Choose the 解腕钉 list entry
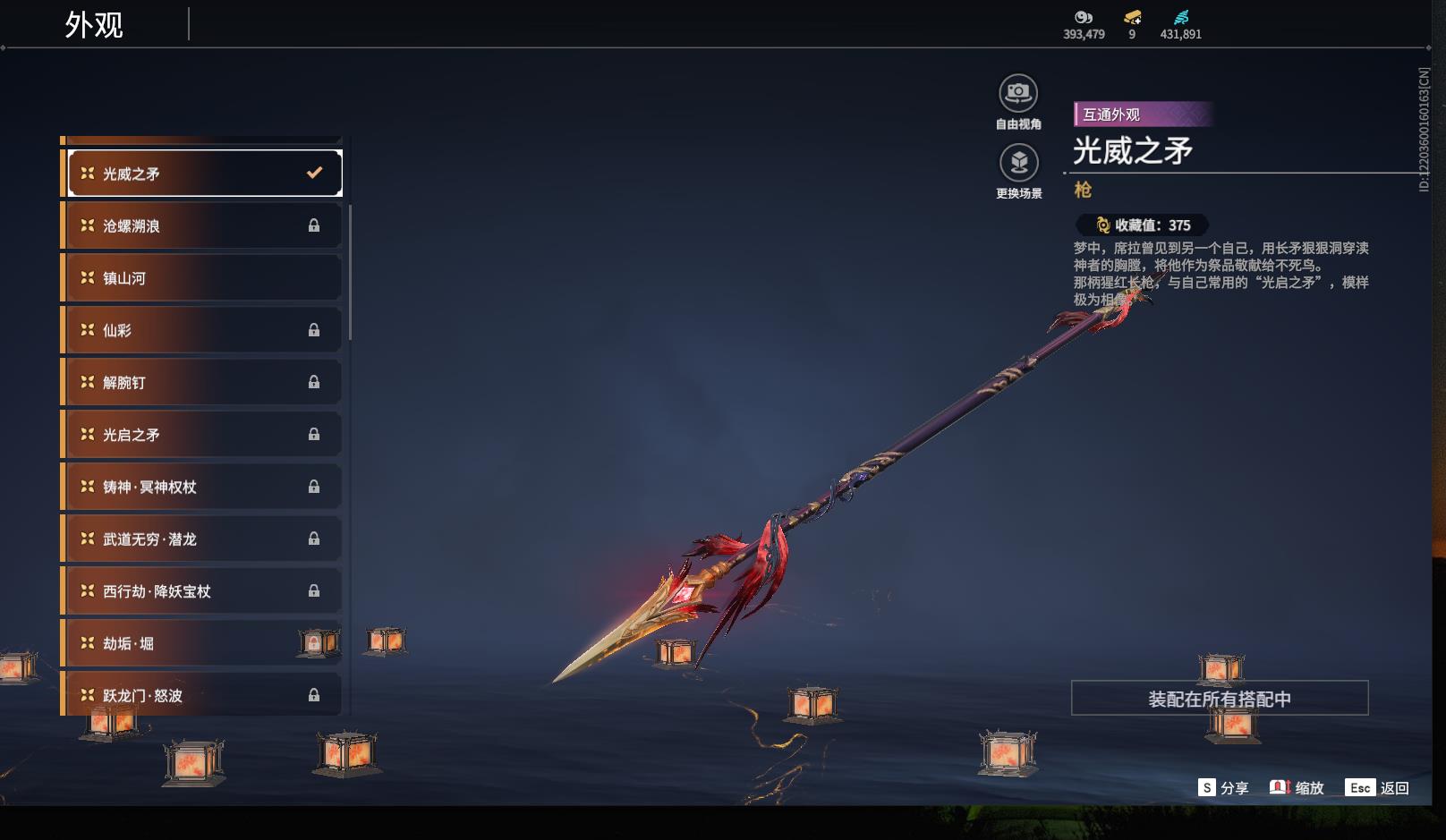Viewport: 1446px width, 840px height. (204, 382)
